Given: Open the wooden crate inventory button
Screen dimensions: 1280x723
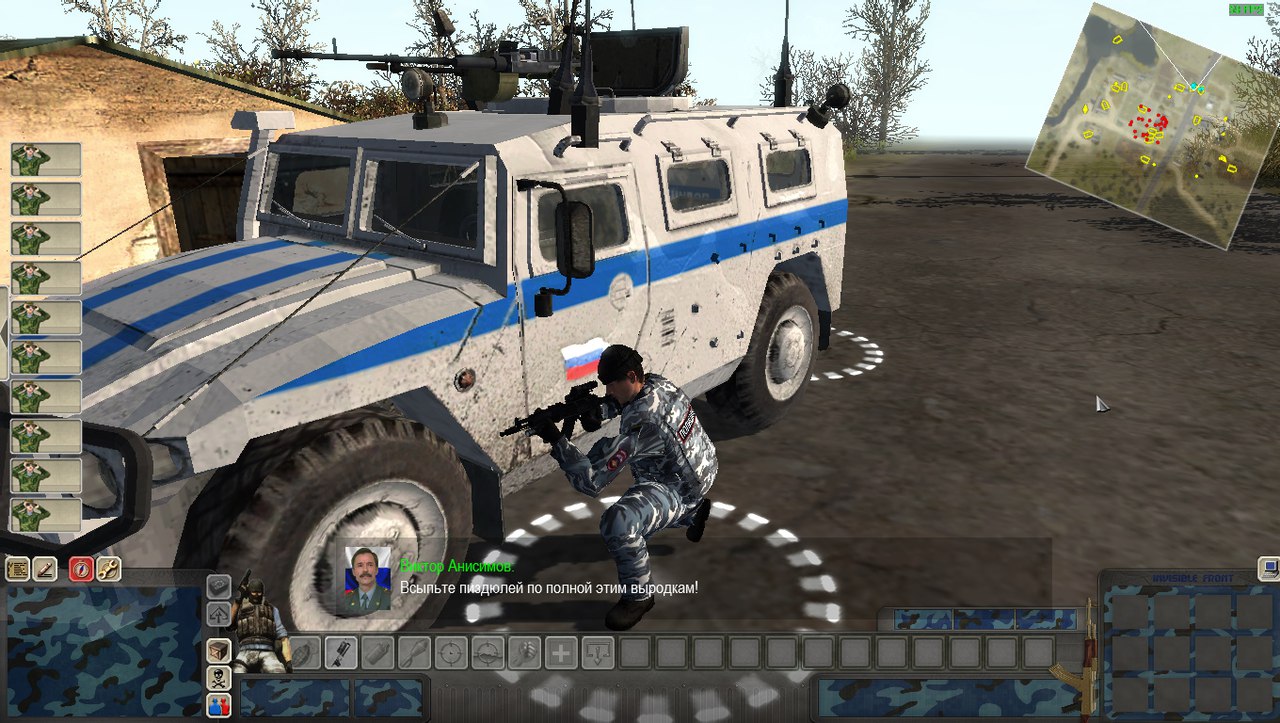Looking at the screenshot, I should click(x=218, y=652).
